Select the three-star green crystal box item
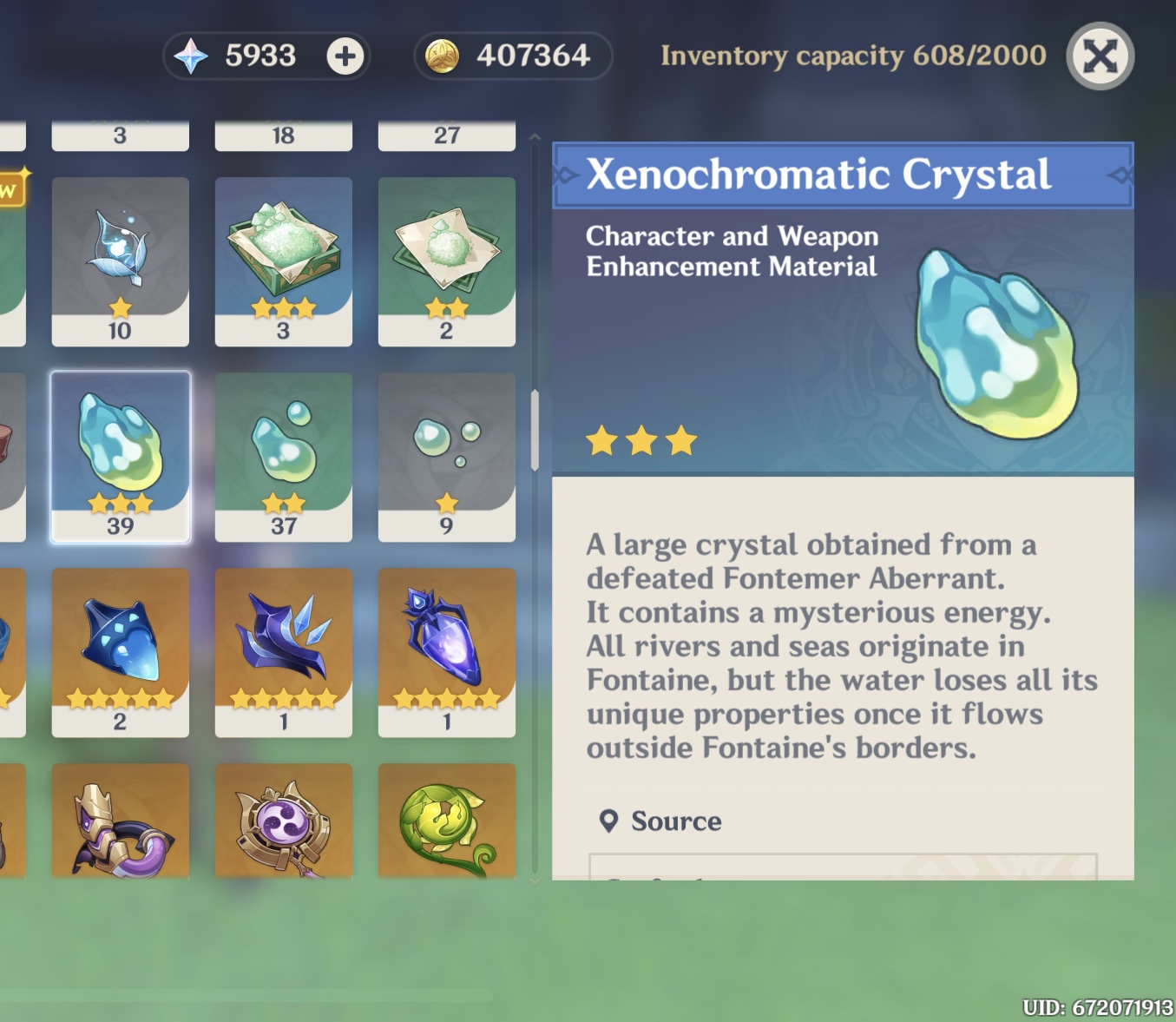This screenshot has width=1176, height=1022. 284,256
